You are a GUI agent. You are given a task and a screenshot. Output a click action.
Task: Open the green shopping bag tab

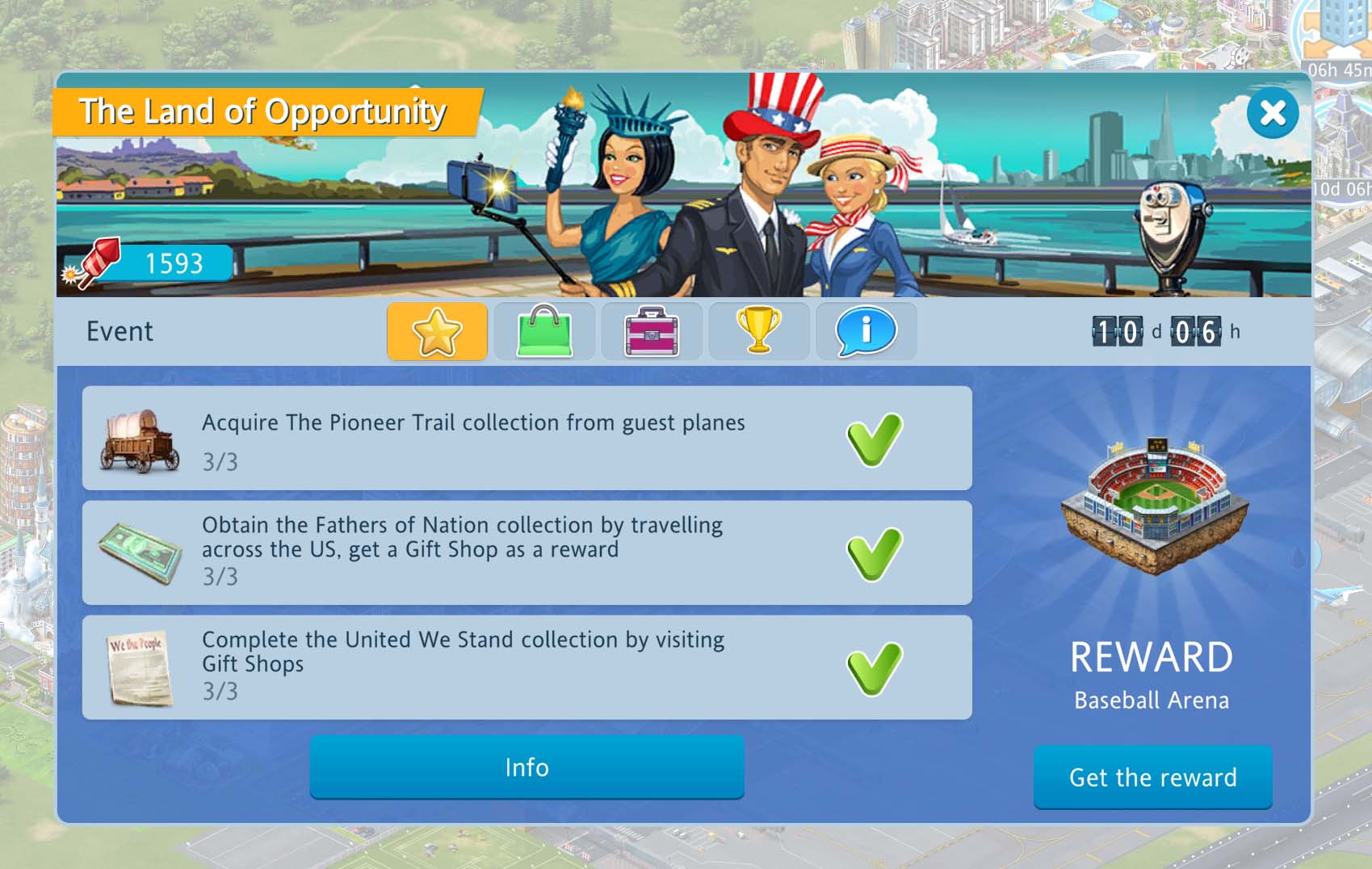[544, 331]
